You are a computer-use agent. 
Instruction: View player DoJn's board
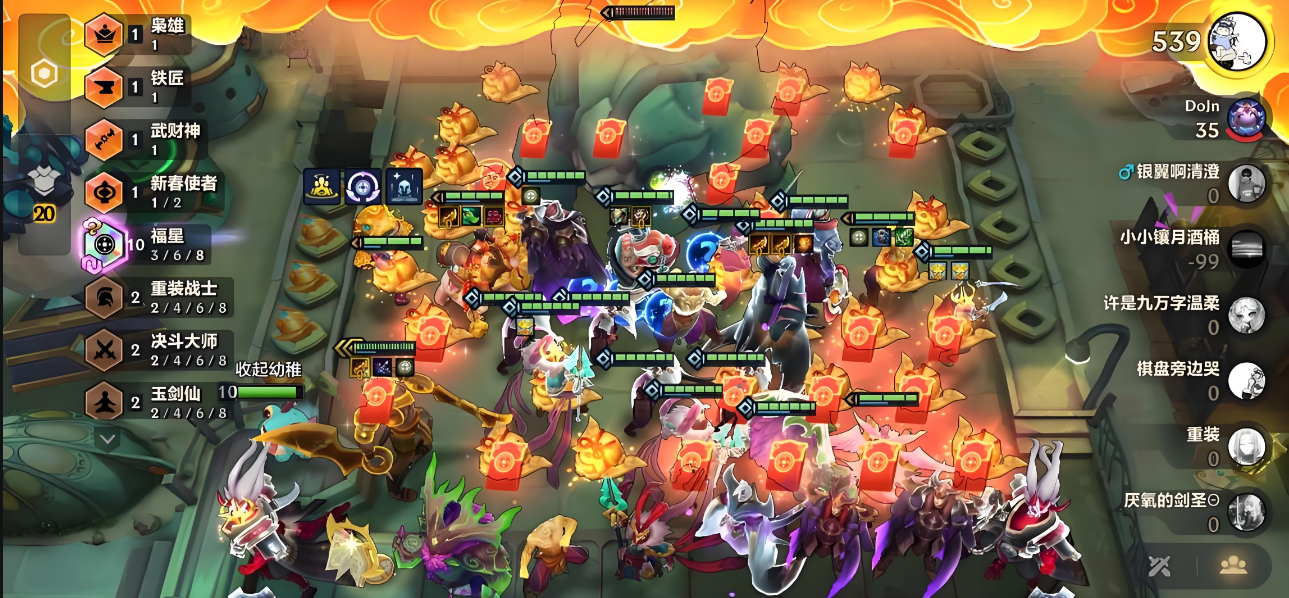click(1246, 118)
